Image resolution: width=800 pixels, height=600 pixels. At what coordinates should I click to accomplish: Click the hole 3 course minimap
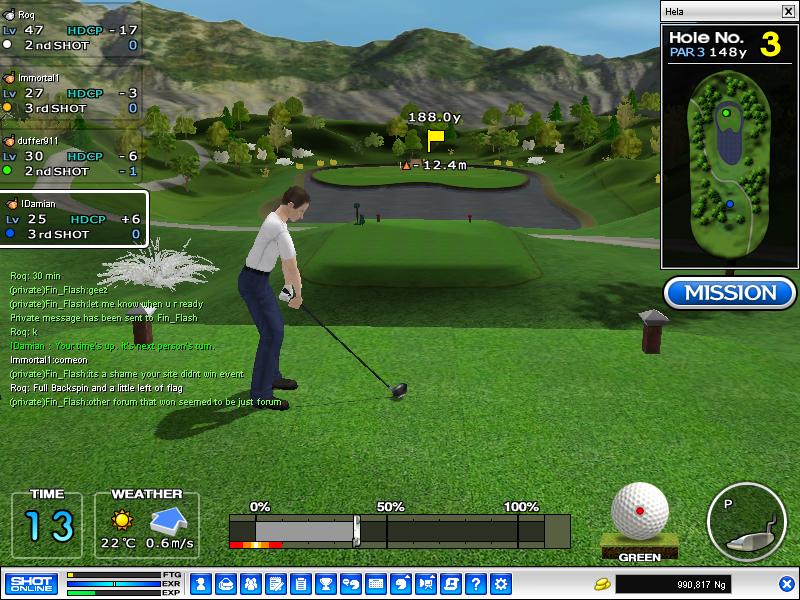click(x=728, y=168)
